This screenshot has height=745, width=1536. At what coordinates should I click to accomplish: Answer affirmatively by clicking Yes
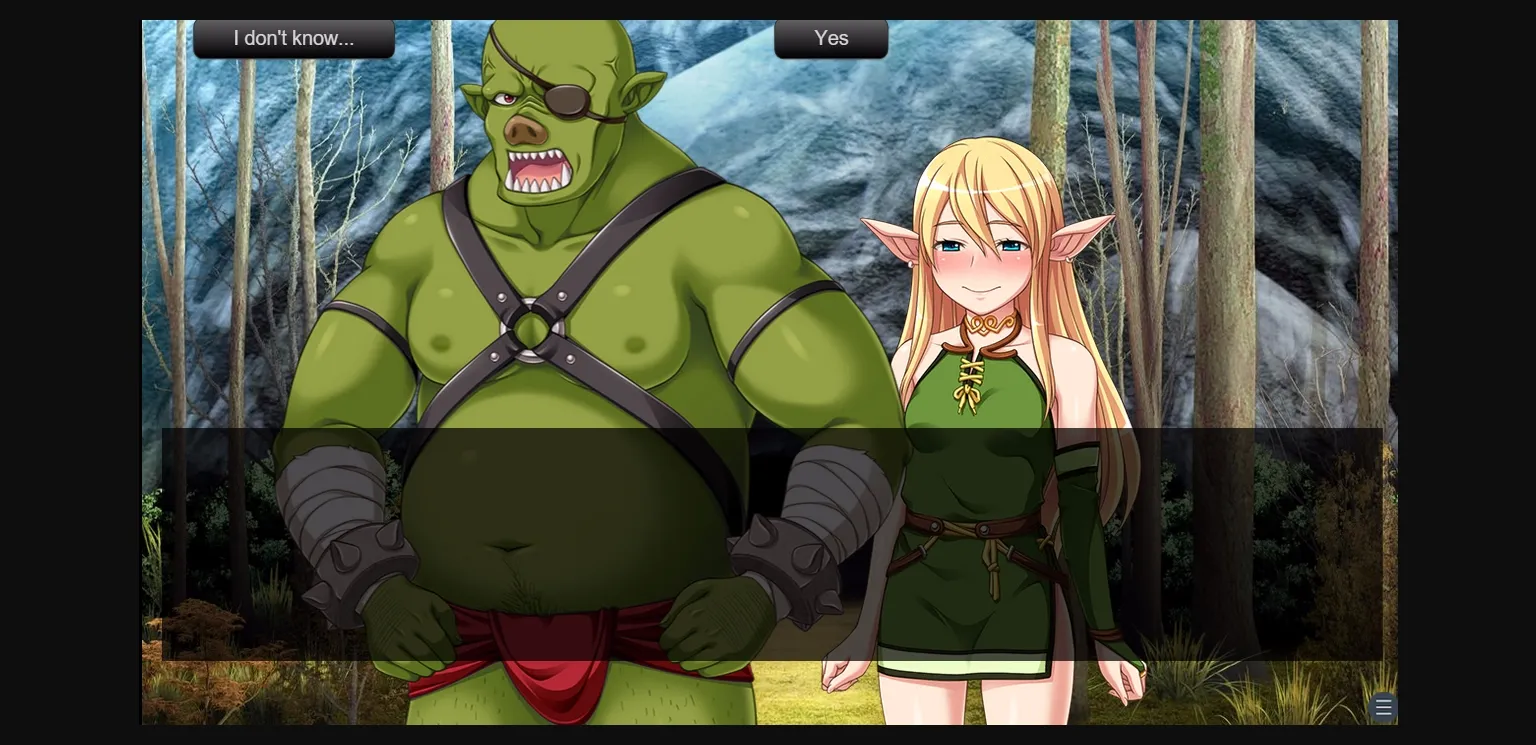pyautogui.click(x=831, y=39)
